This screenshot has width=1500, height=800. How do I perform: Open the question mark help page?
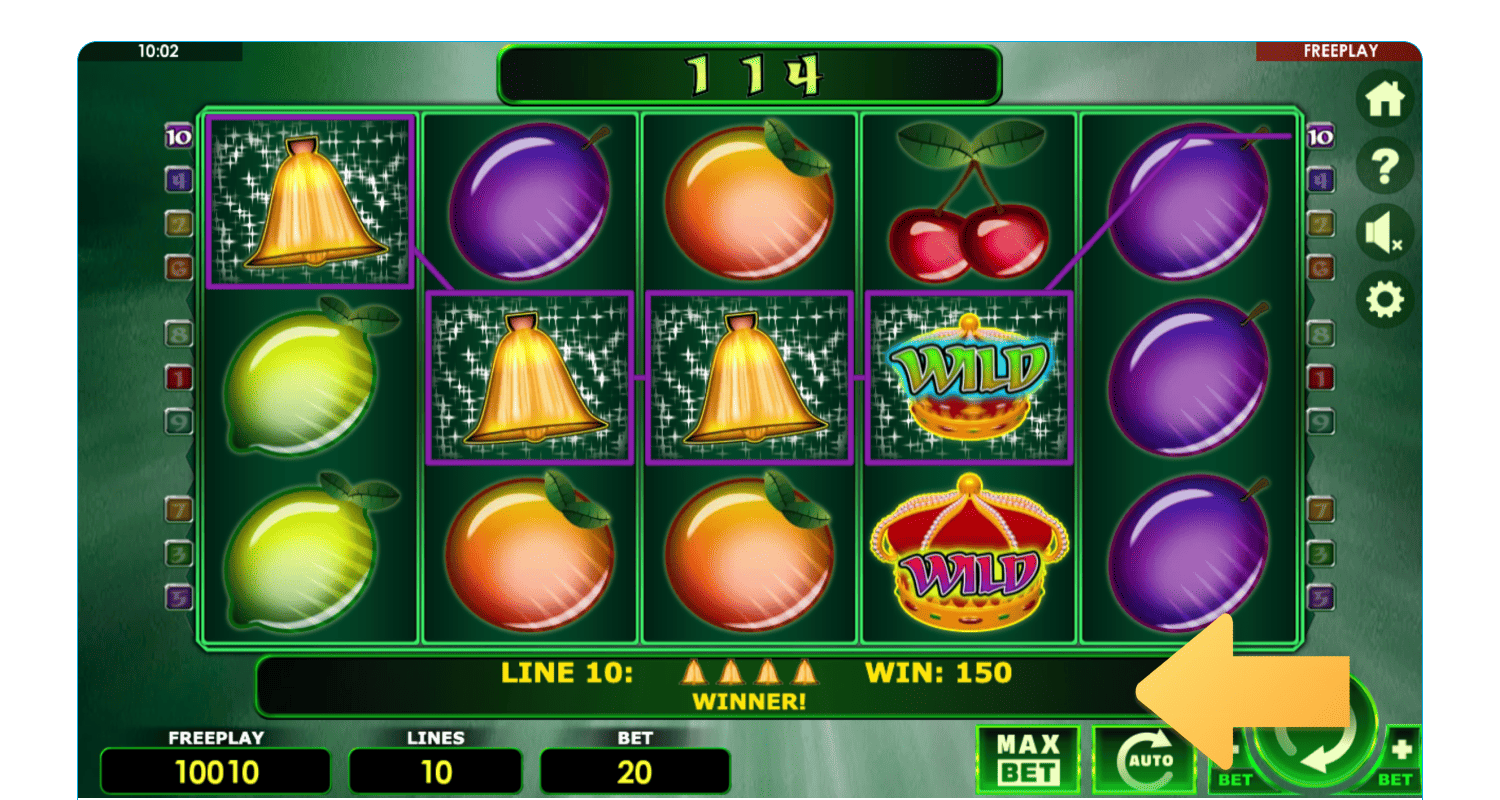pos(1385,166)
